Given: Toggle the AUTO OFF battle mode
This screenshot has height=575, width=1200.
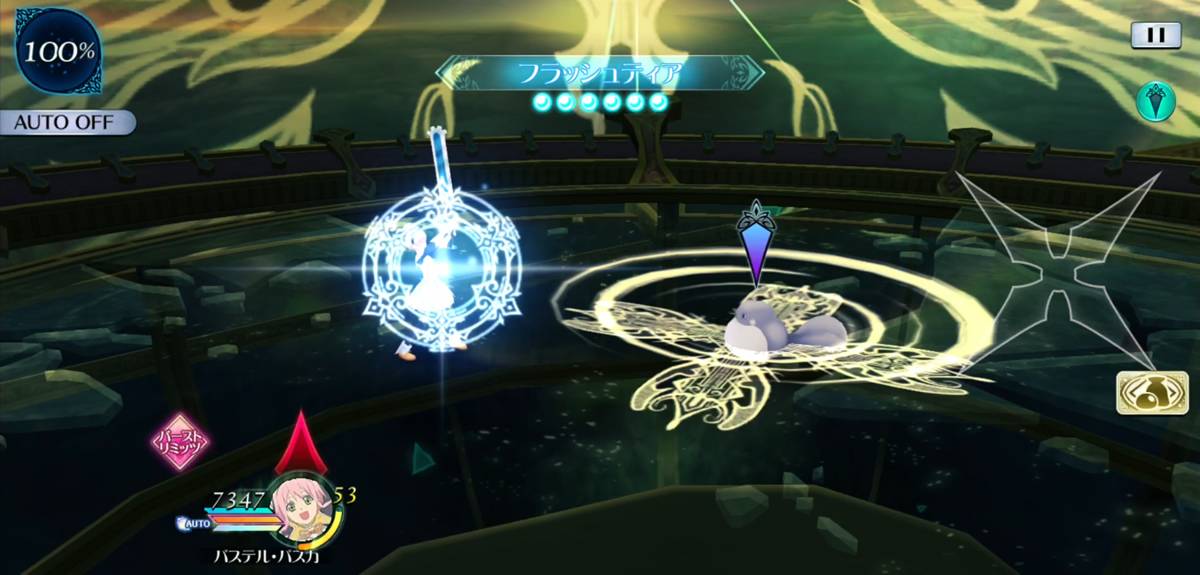Looking at the screenshot, I should click(67, 123).
